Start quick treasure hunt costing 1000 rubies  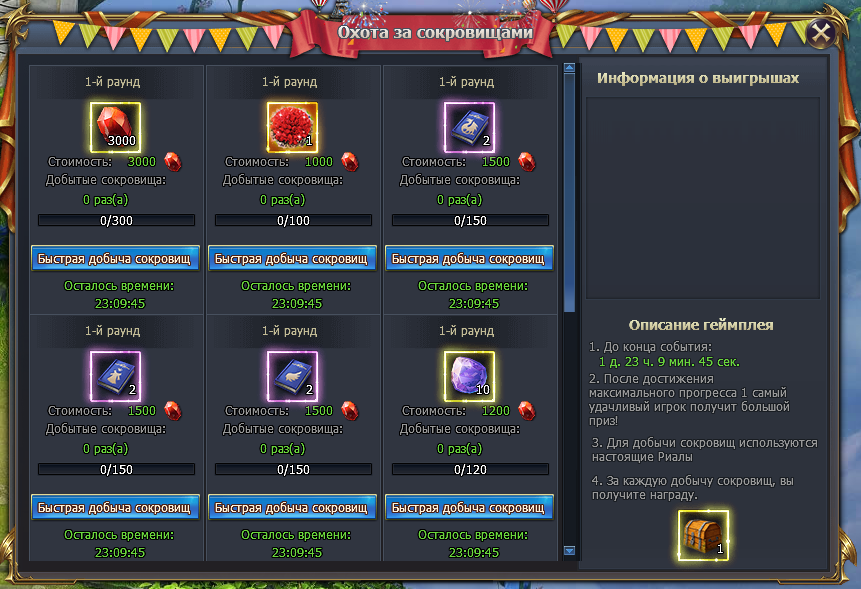click(x=293, y=258)
